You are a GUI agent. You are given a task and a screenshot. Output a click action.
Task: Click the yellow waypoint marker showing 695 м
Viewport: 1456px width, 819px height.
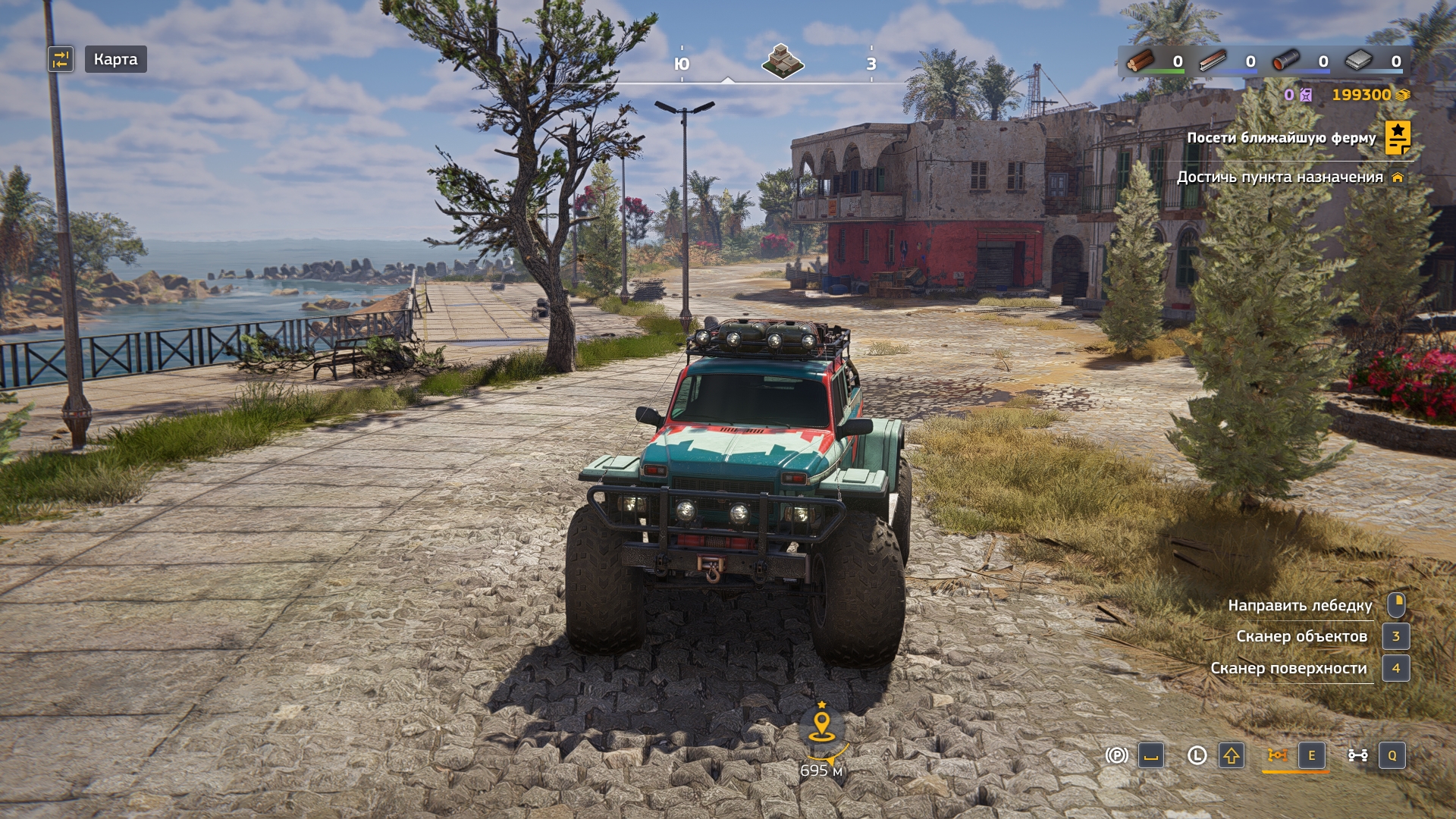coord(821,726)
